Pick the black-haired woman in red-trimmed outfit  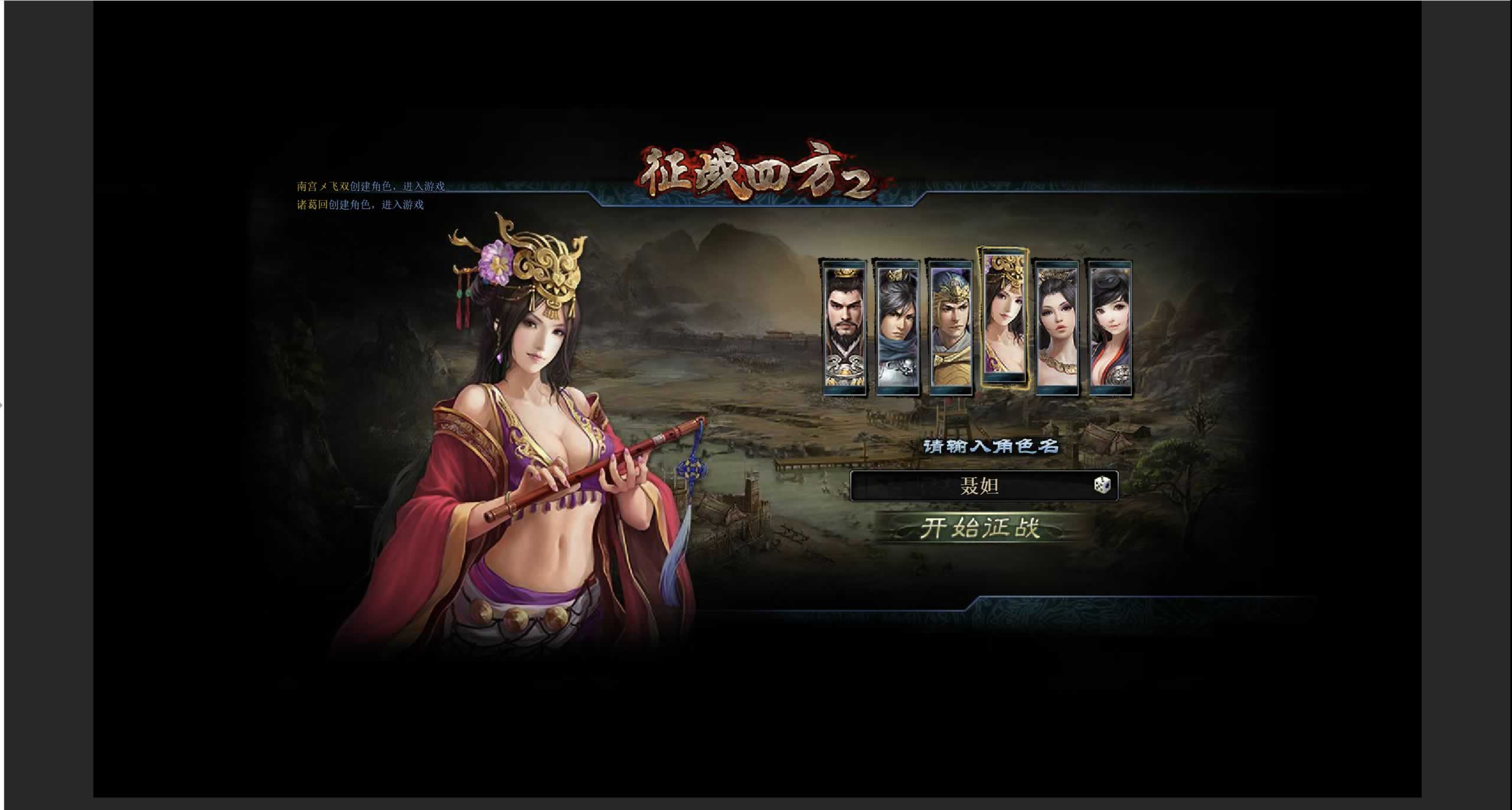tap(1110, 326)
